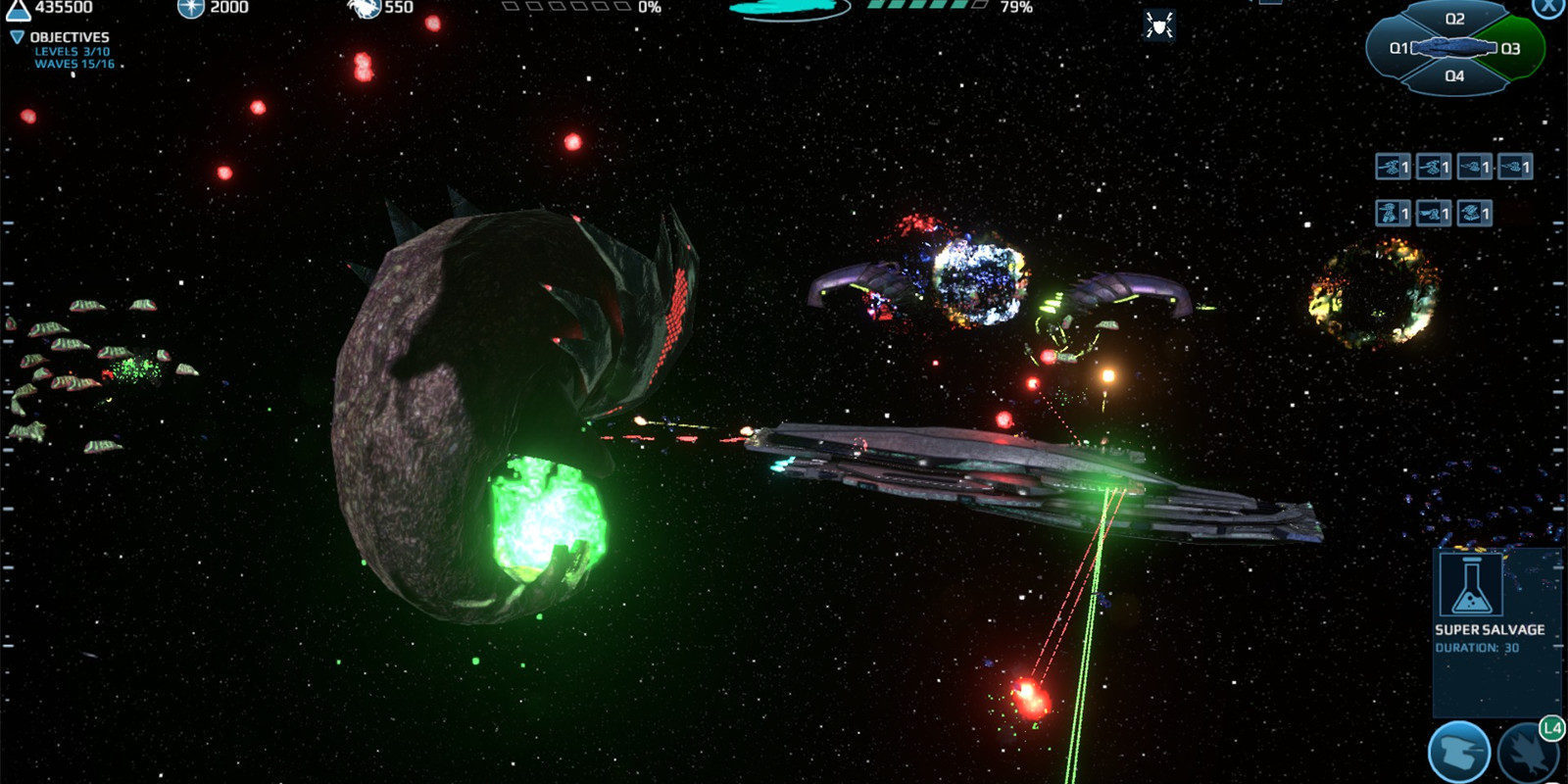The height and width of the screenshot is (784, 1568).
Task: Collapse the Objectives tracker
Action: [x=17, y=37]
